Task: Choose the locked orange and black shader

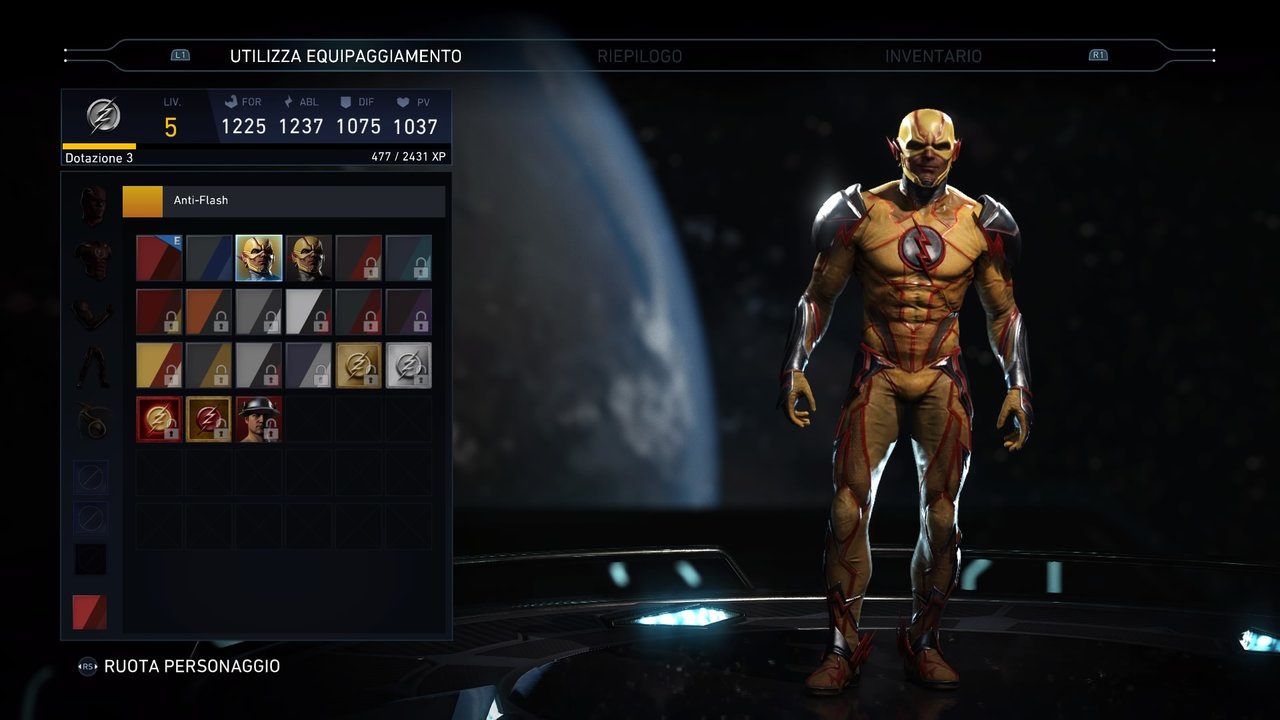Action: pyautogui.click(x=209, y=312)
